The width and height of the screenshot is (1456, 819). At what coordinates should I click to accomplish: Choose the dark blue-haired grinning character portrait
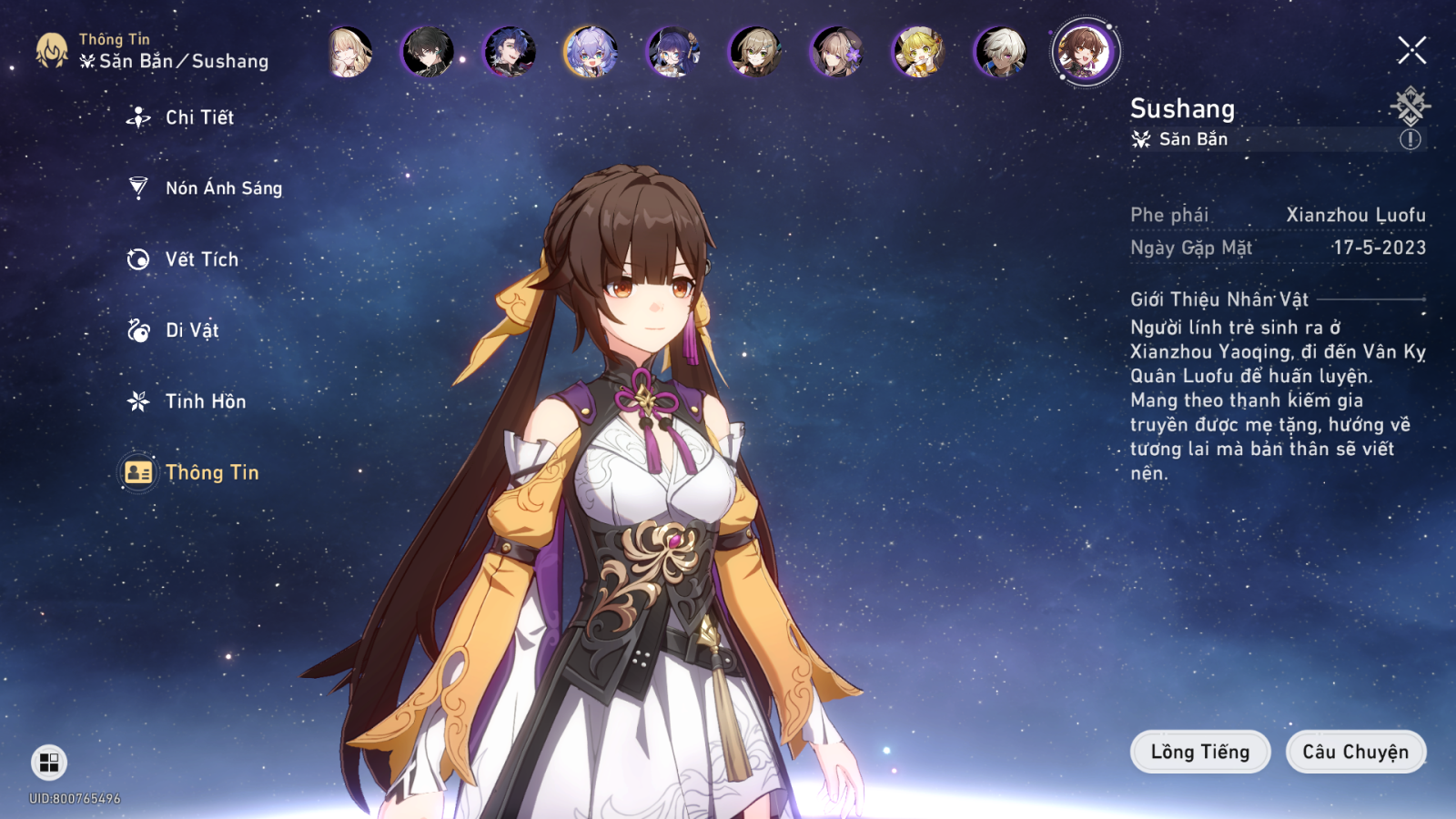(x=510, y=52)
